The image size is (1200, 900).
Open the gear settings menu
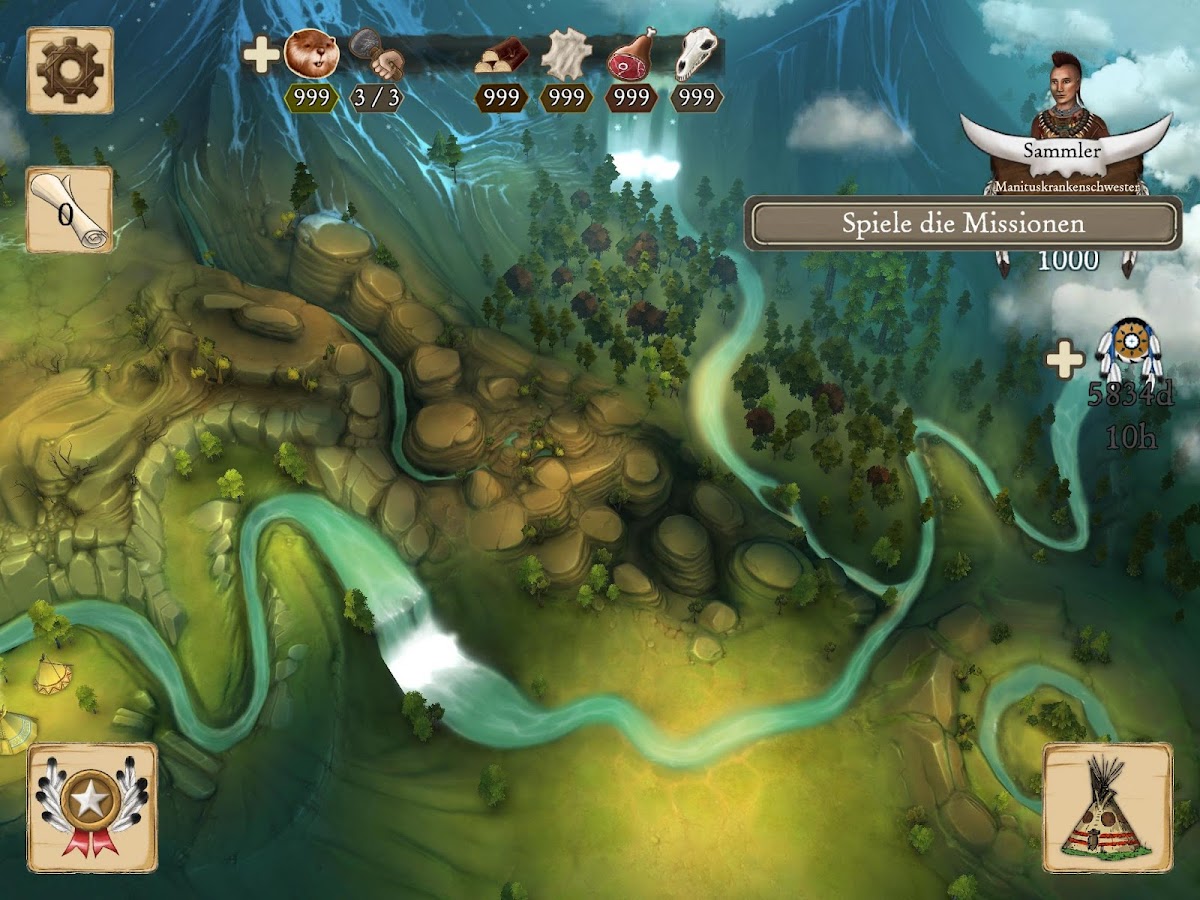70,70
